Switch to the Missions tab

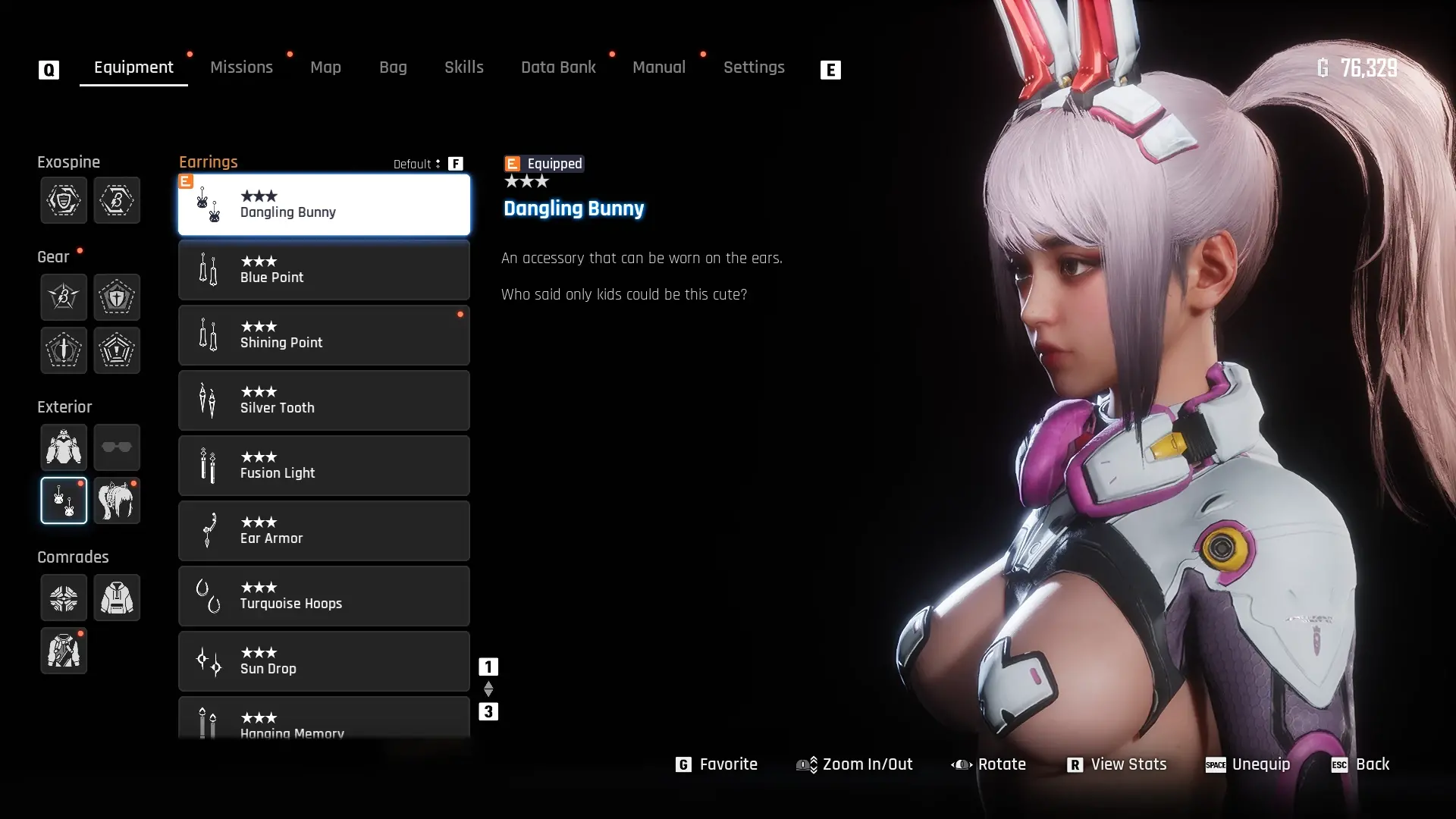click(x=241, y=67)
